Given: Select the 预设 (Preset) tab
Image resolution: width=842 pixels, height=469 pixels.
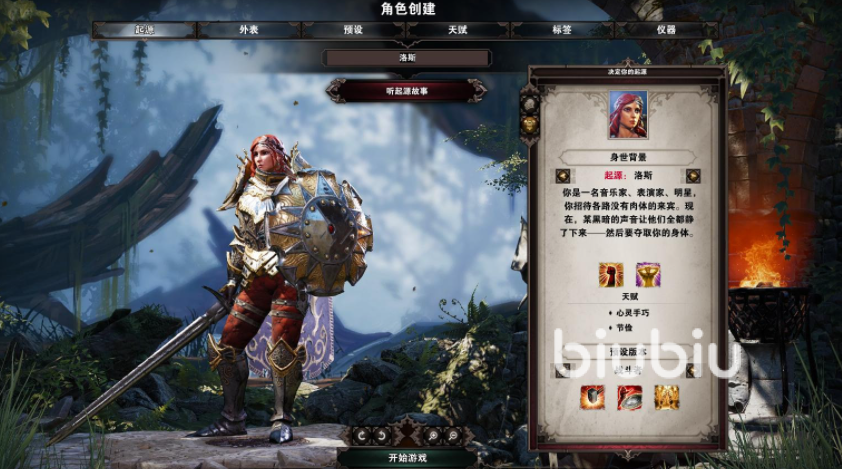Looking at the screenshot, I should coord(353,30).
